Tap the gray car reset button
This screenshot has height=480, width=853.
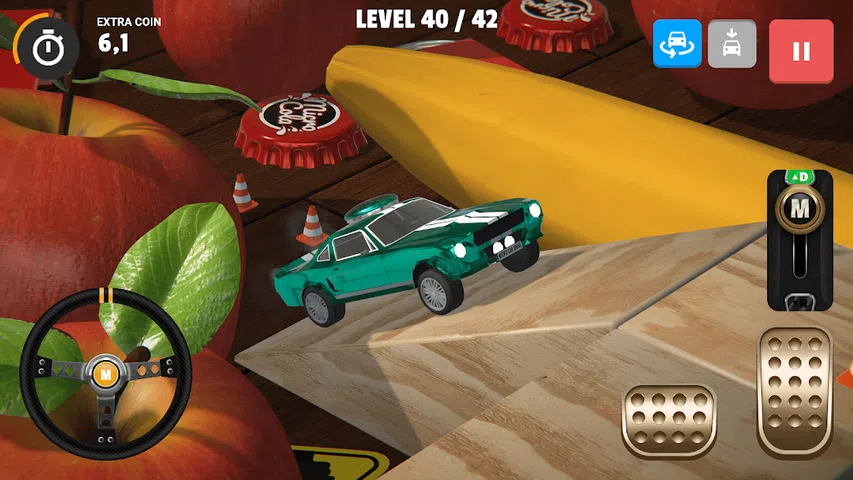(x=732, y=45)
